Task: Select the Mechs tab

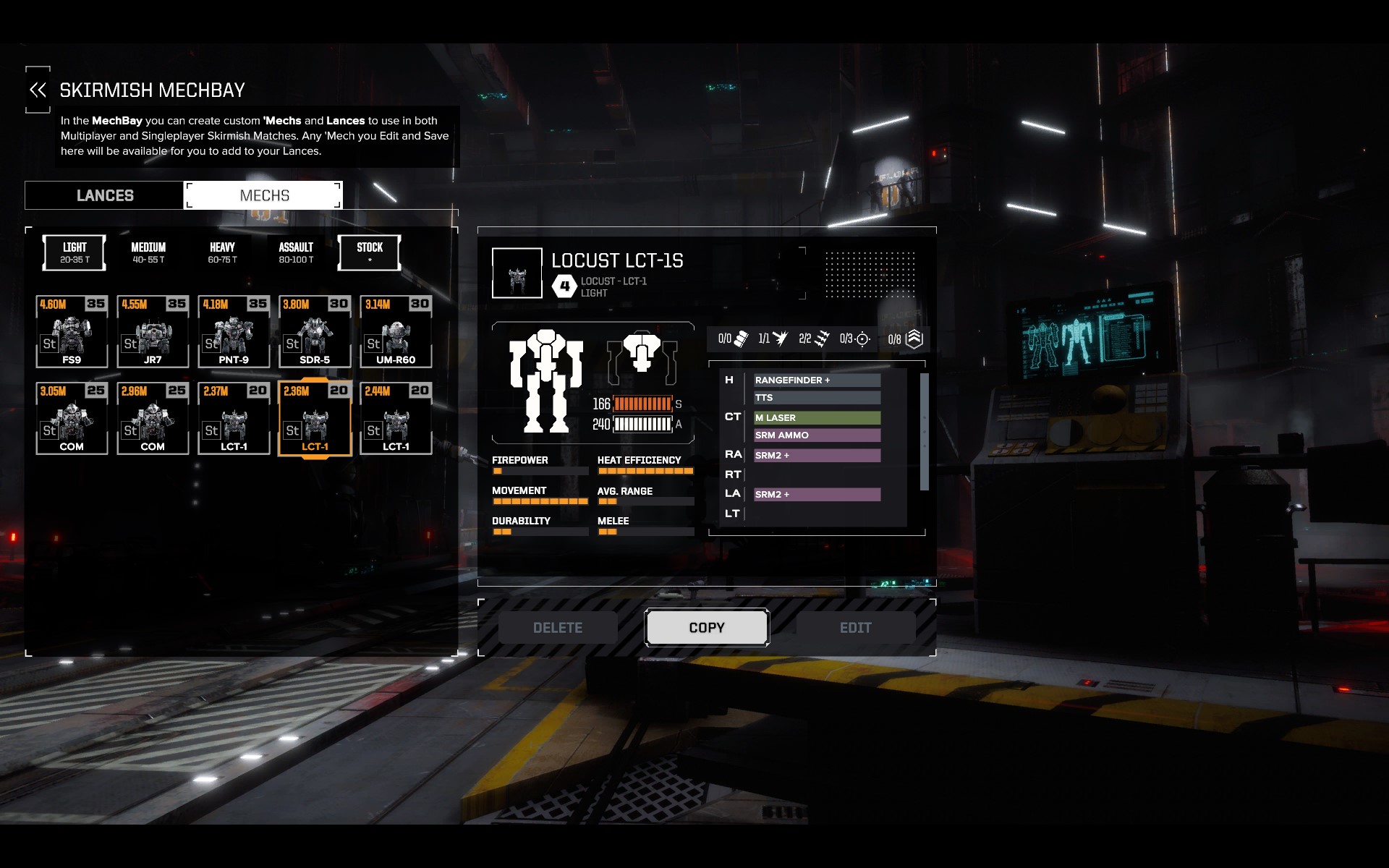Action: coord(264,195)
